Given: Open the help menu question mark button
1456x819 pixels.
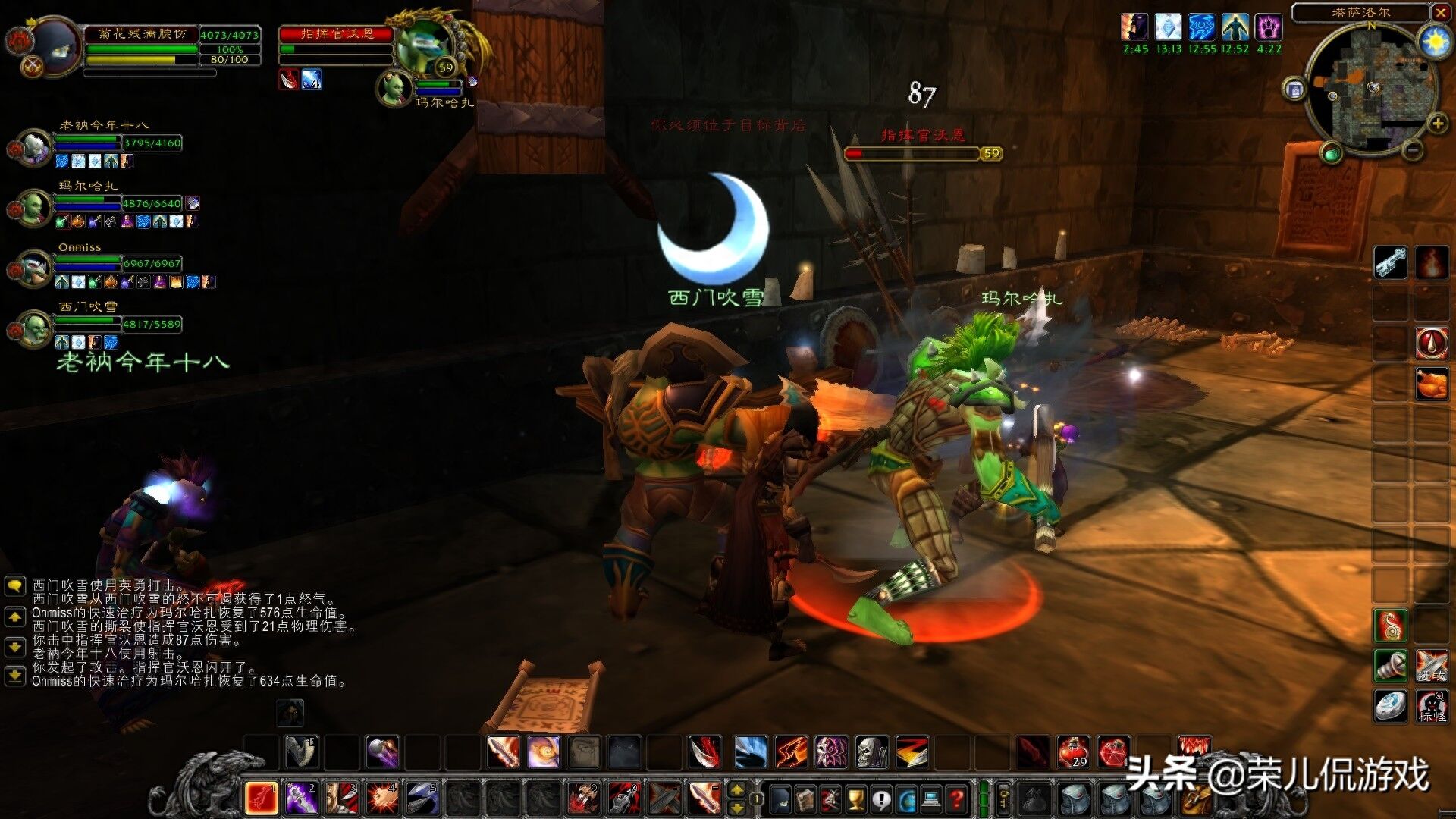Looking at the screenshot, I should (957, 799).
